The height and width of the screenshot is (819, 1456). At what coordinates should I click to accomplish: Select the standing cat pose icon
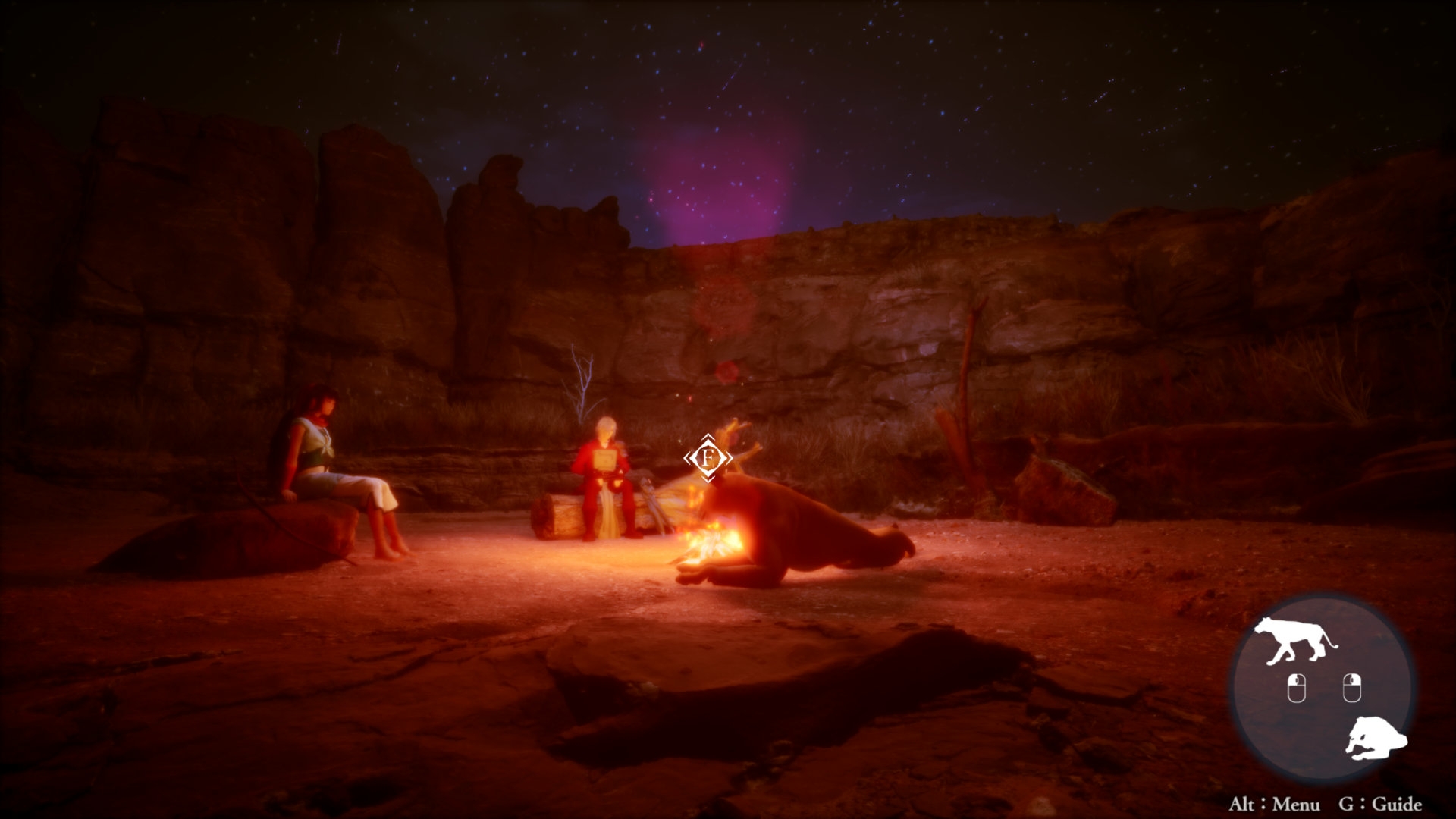coord(1294,641)
